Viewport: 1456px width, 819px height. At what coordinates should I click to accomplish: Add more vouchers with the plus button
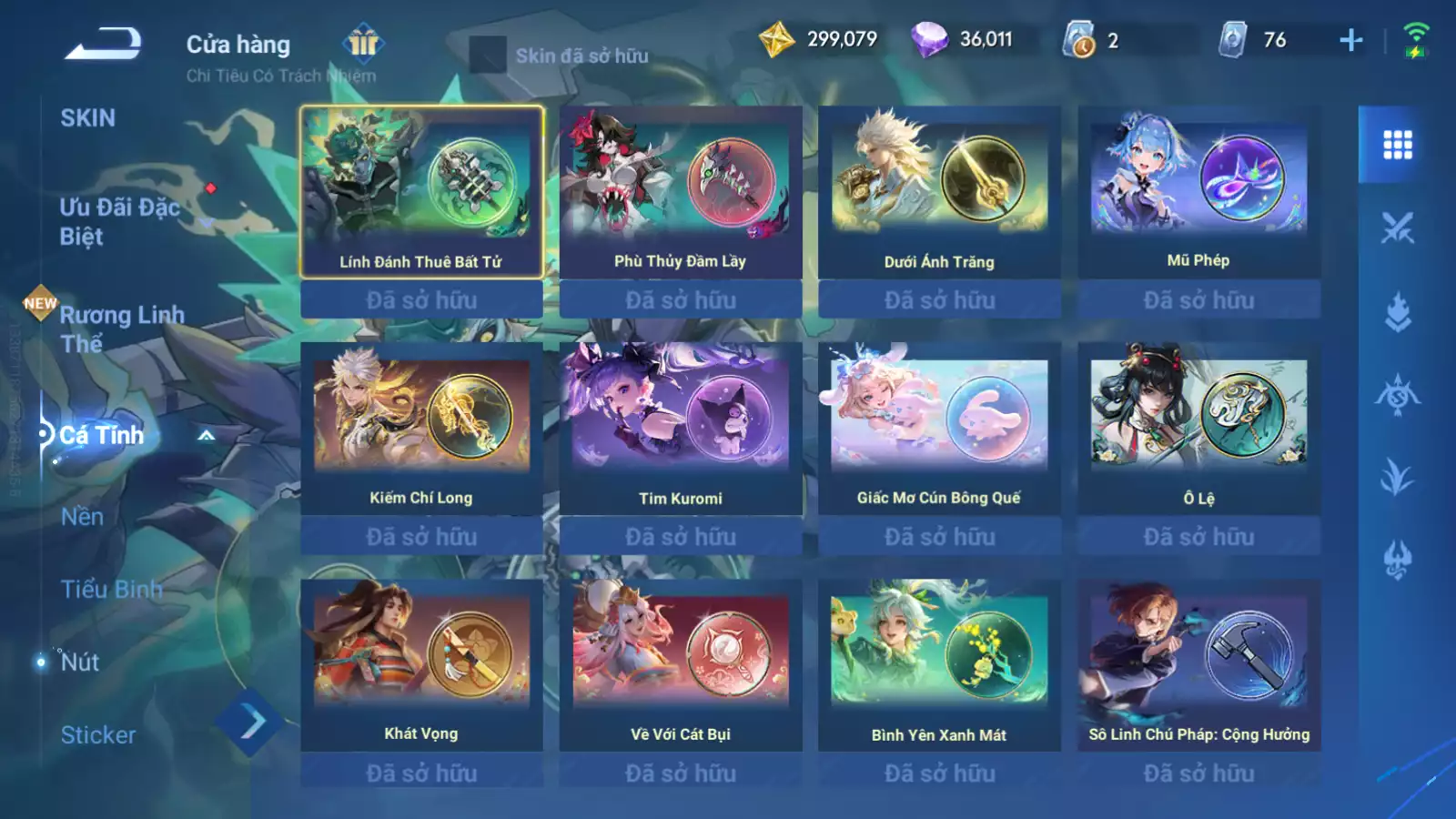point(1351,40)
